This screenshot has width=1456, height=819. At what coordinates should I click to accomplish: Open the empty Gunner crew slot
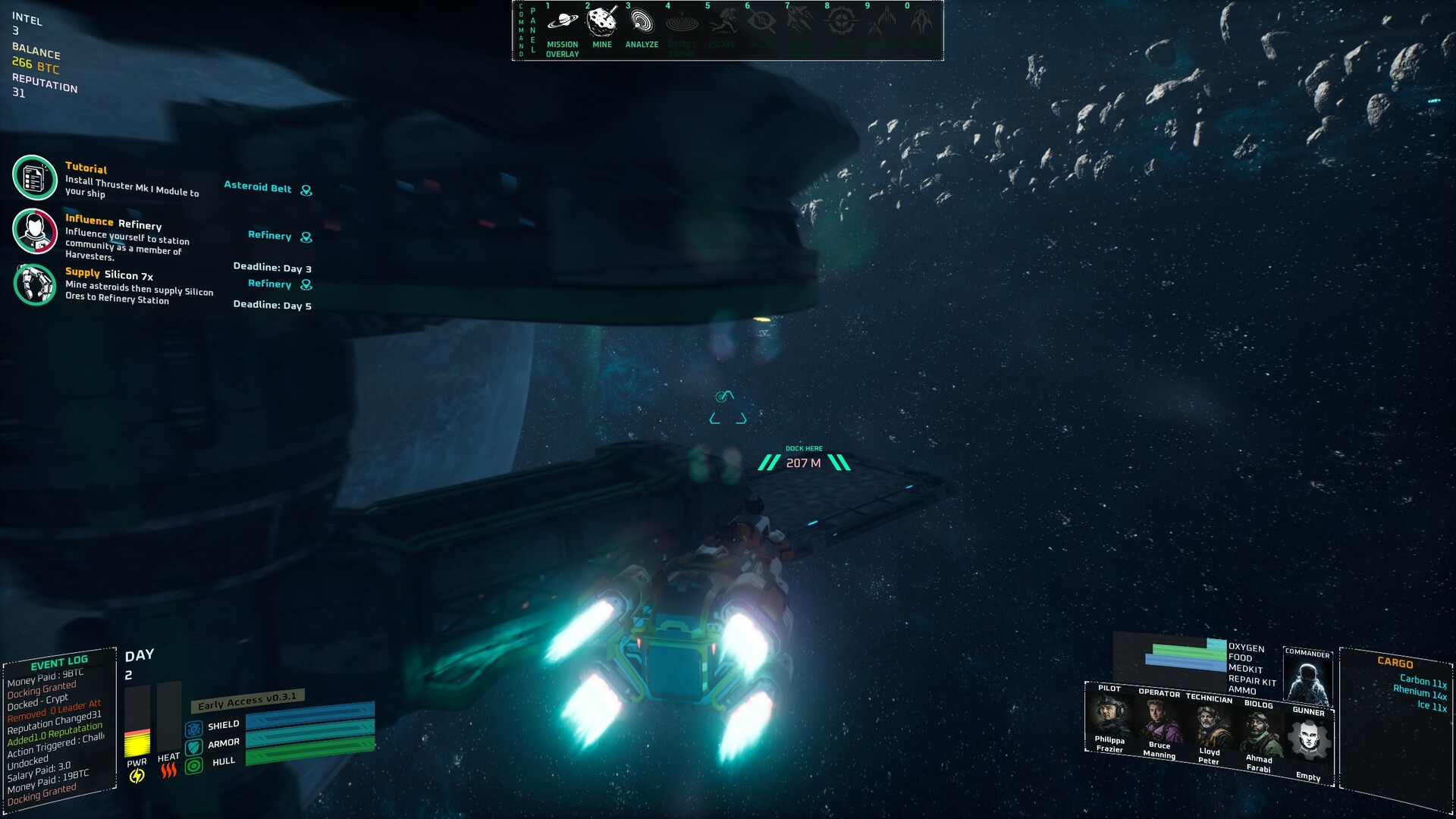pos(1309,740)
